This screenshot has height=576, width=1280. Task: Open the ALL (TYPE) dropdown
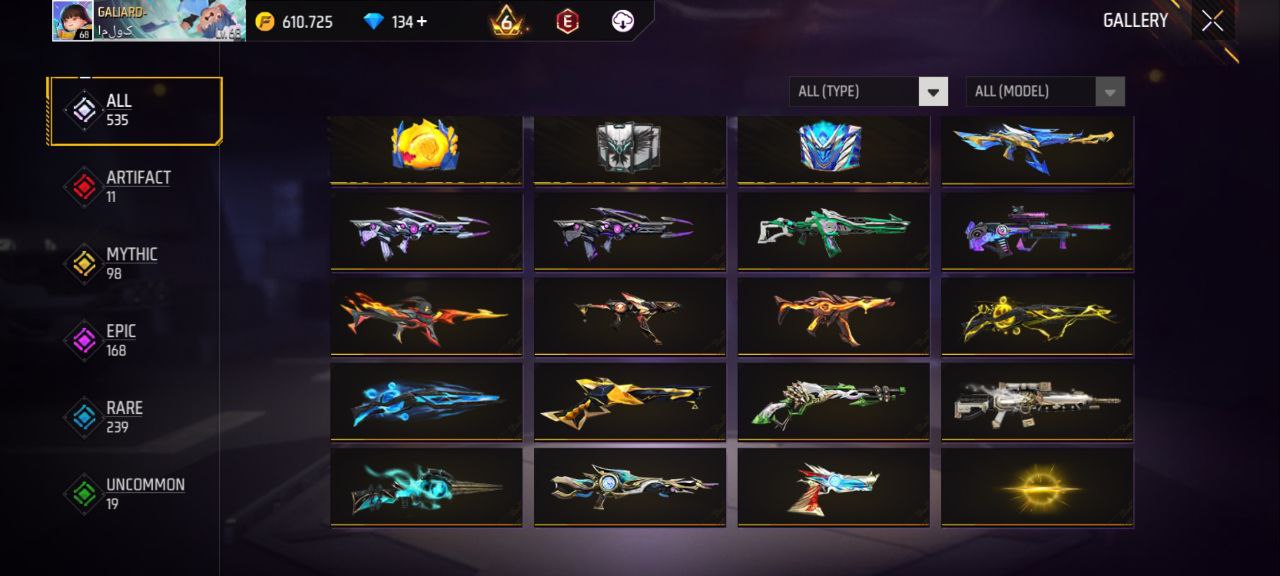click(x=868, y=91)
